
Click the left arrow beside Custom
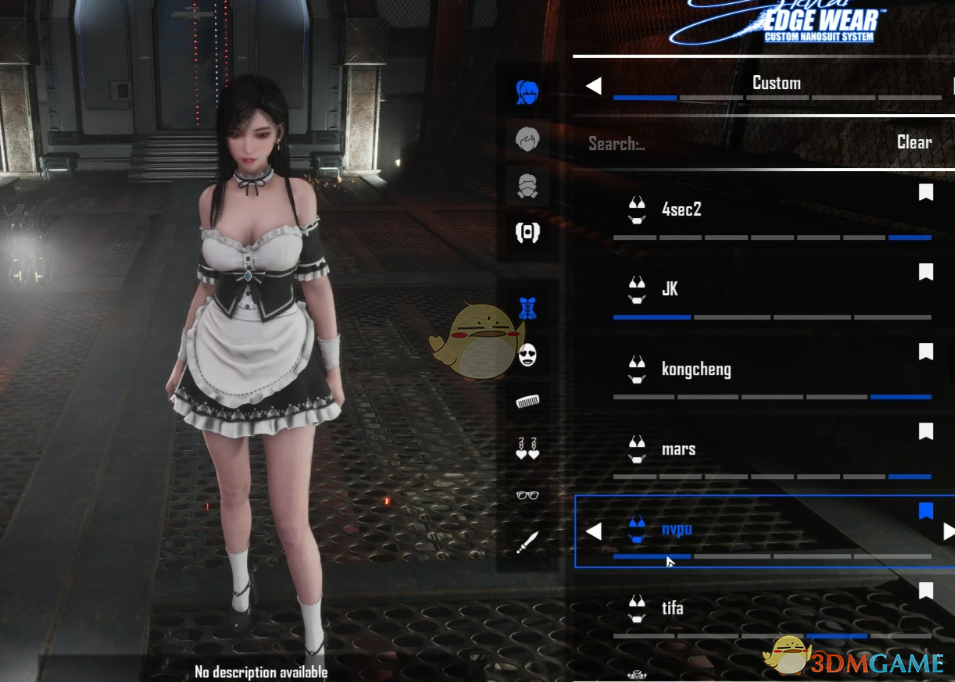click(x=593, y=86)
